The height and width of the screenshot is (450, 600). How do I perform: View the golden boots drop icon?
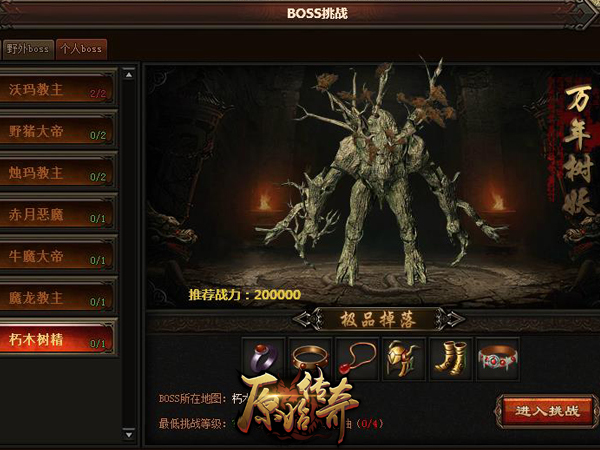[450, 358]
